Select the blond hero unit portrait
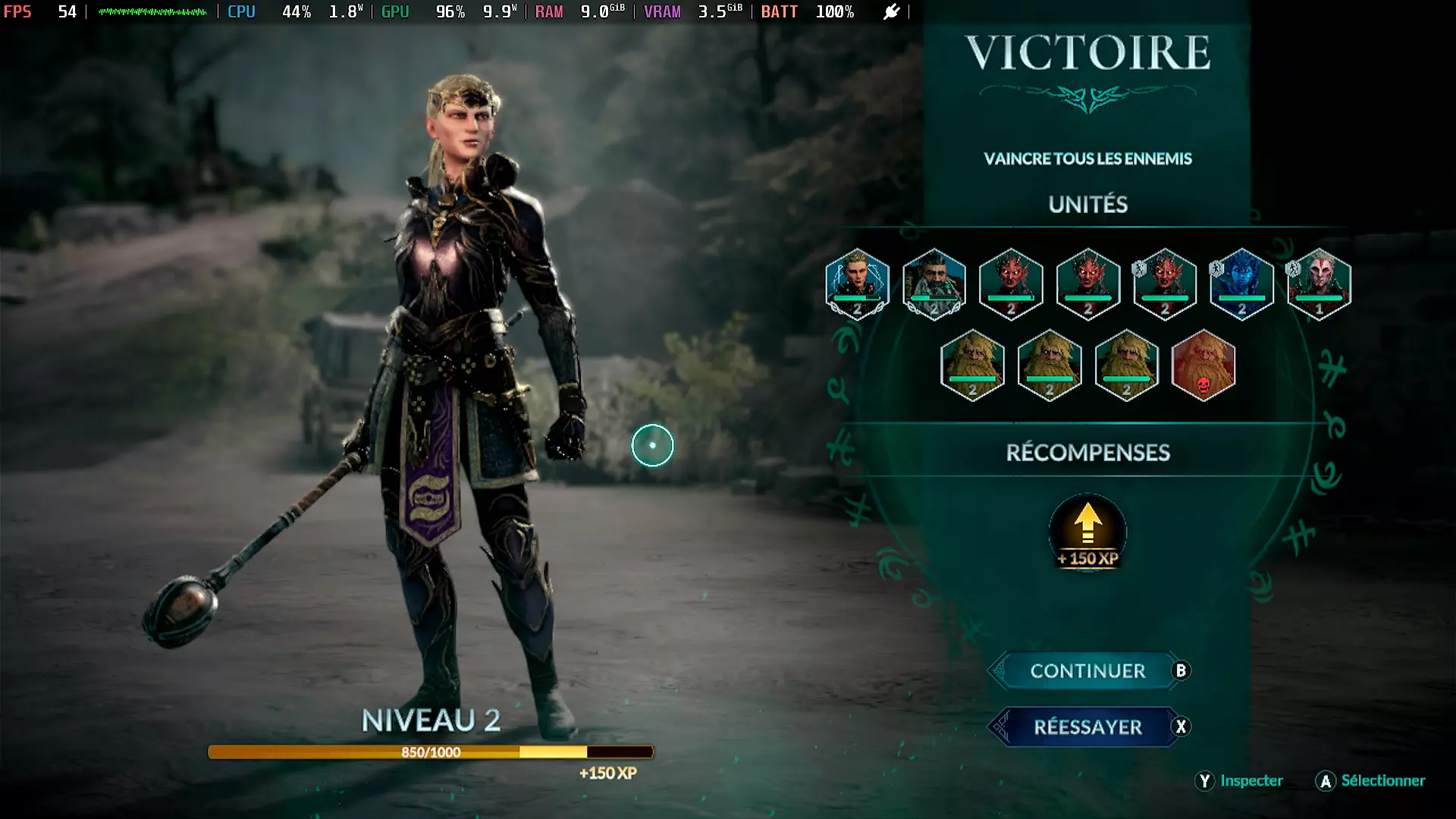The image size is (1456, 819). coord(857,284)
